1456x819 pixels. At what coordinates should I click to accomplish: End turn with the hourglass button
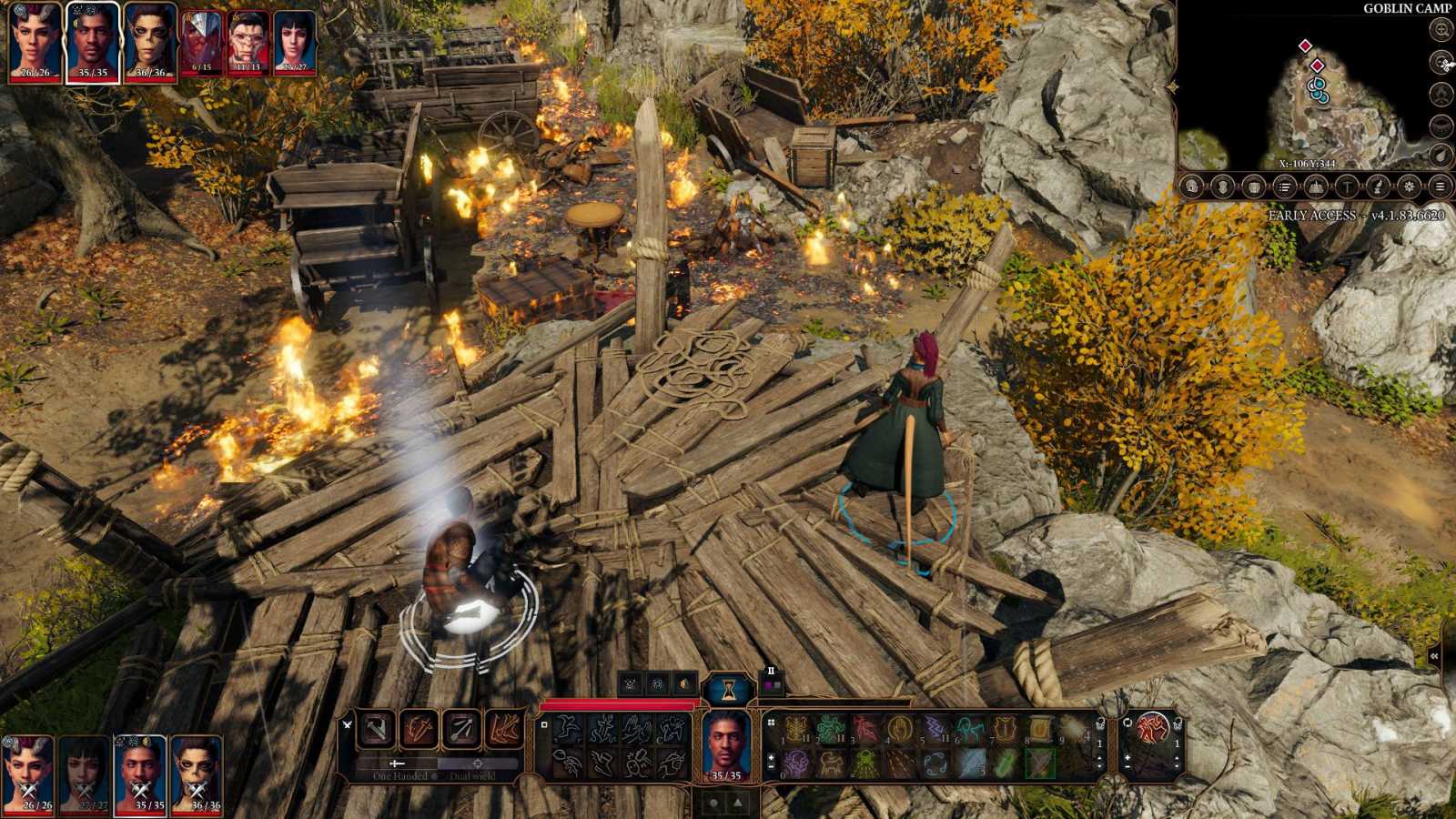pyautogui.click(x=727, y=691)
